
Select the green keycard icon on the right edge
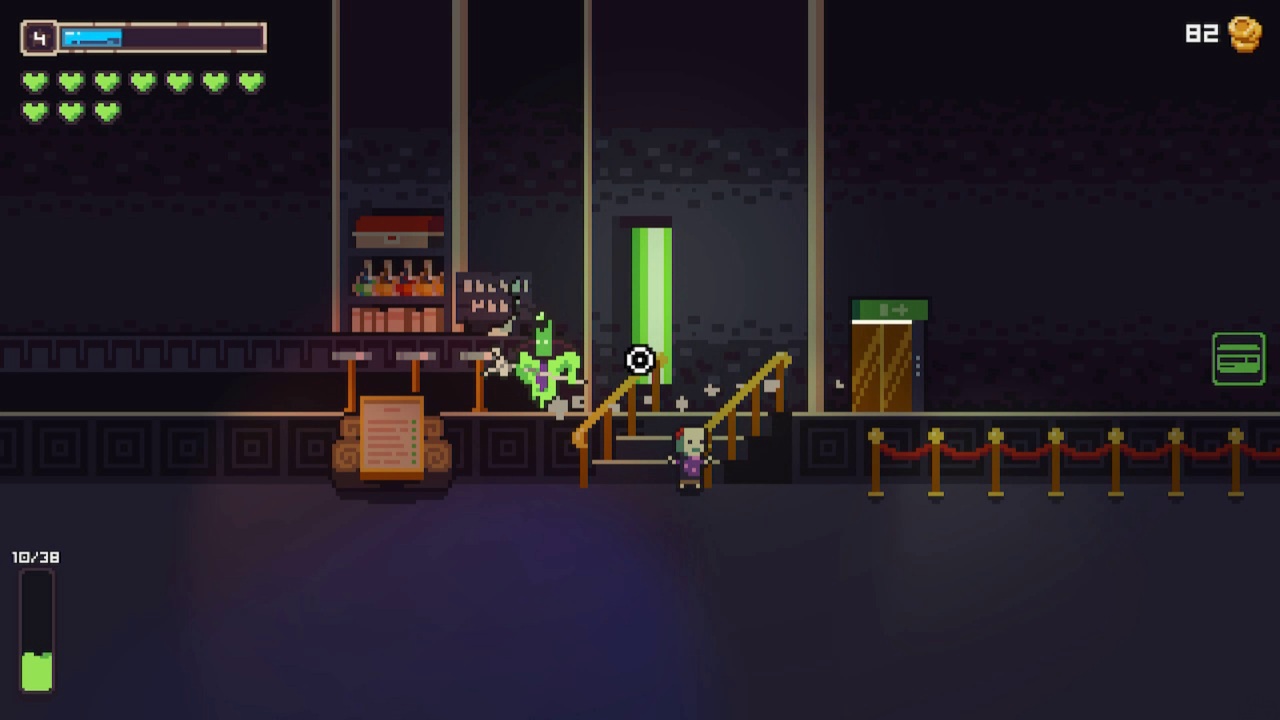pos(1240,358)
